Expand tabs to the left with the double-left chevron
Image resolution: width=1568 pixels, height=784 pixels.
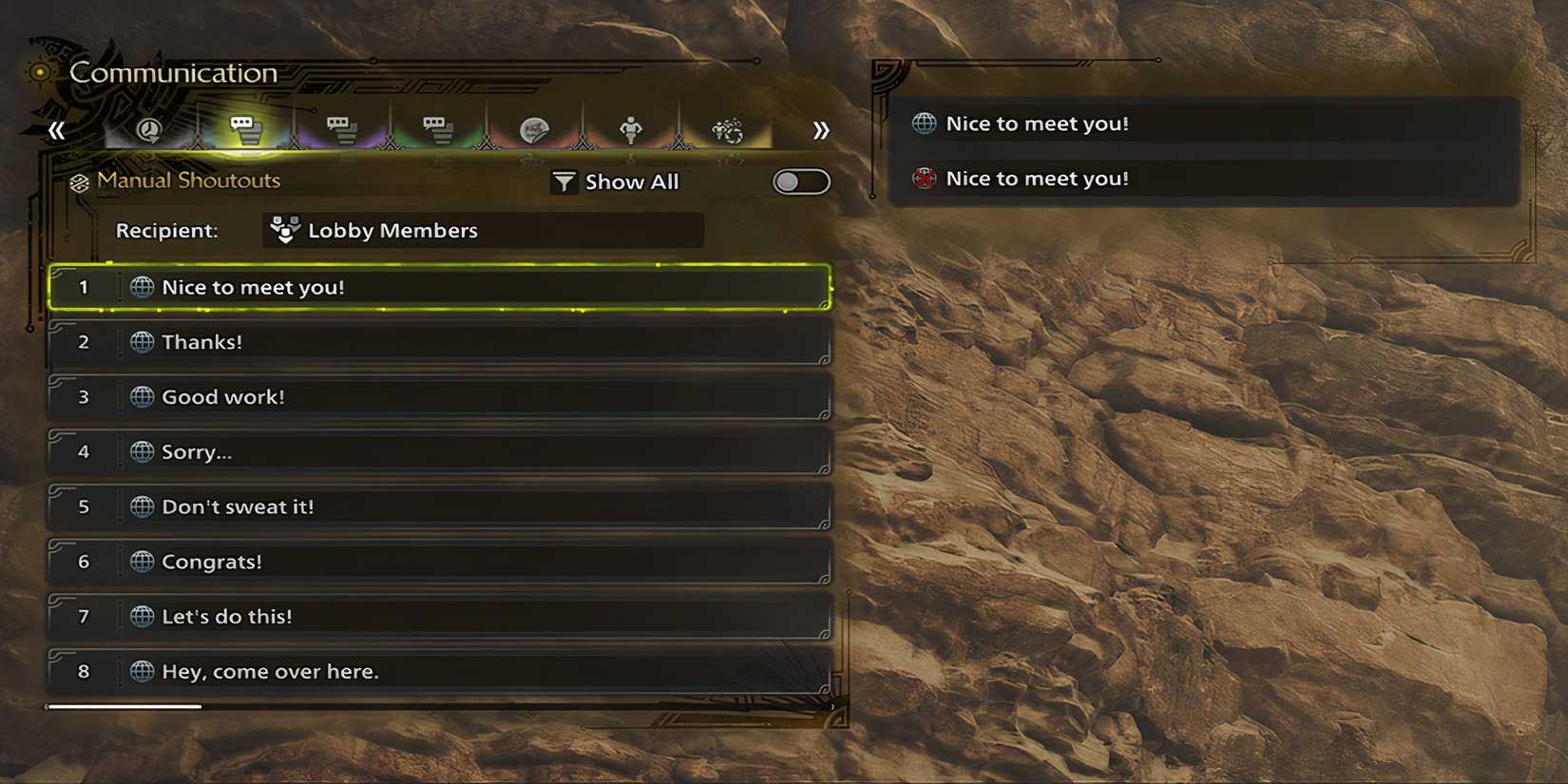(55, 129)
